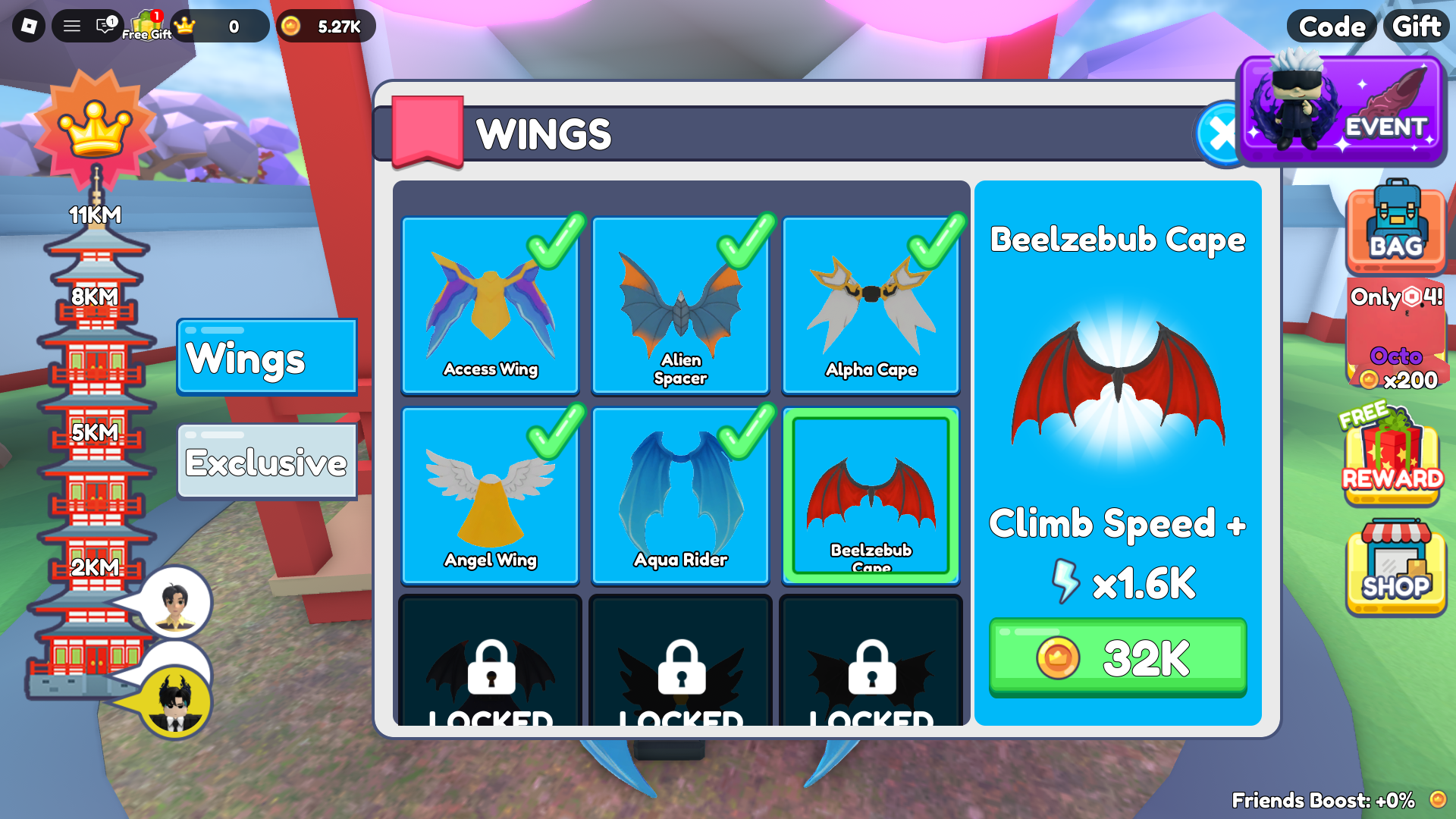Open the Code redemption menu
Image resolution: width=1456 pixels, height=819 pixels.
click(x=1332, y=27)
